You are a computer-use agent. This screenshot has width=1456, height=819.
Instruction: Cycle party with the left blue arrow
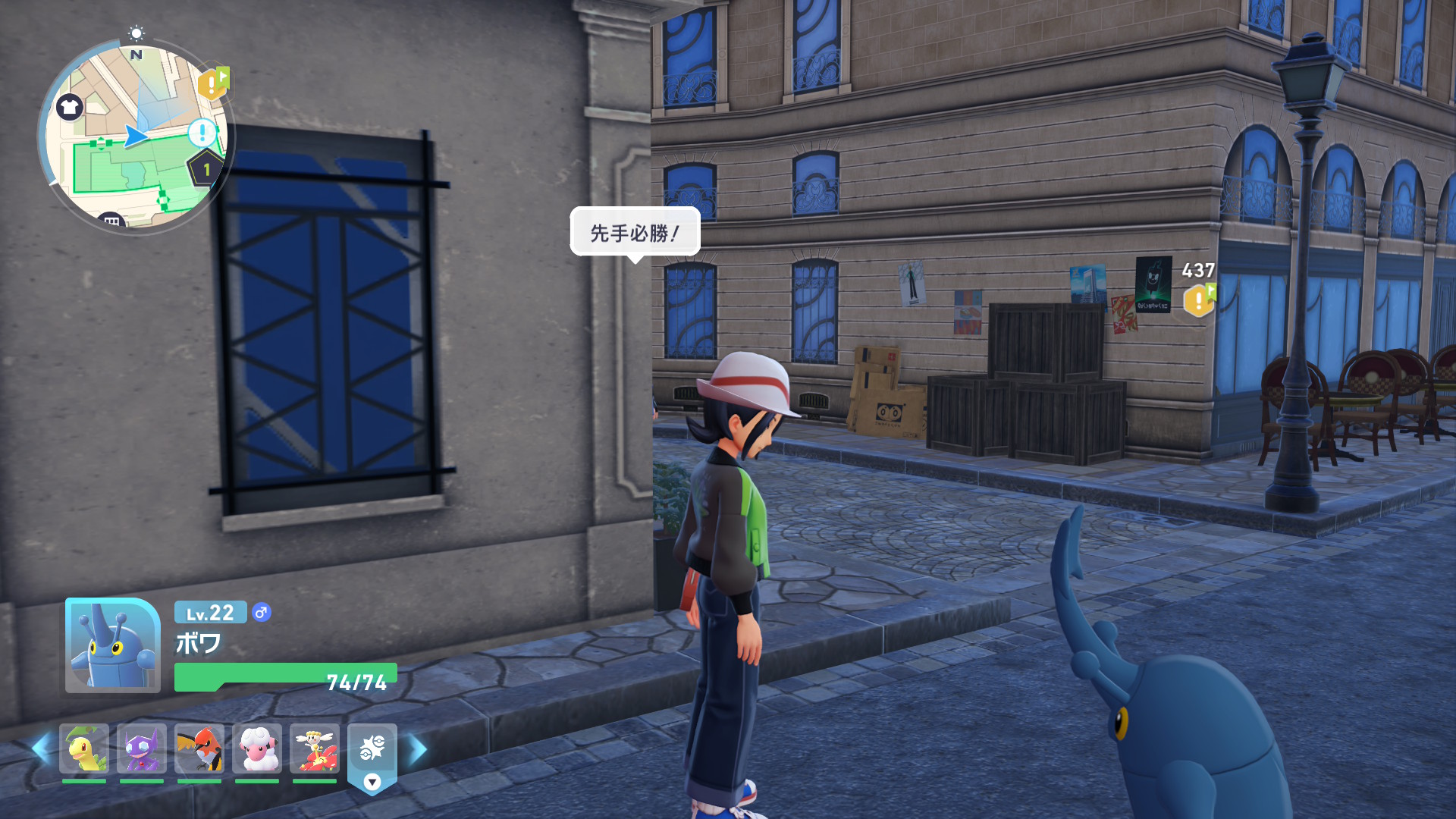pos(41,749)
